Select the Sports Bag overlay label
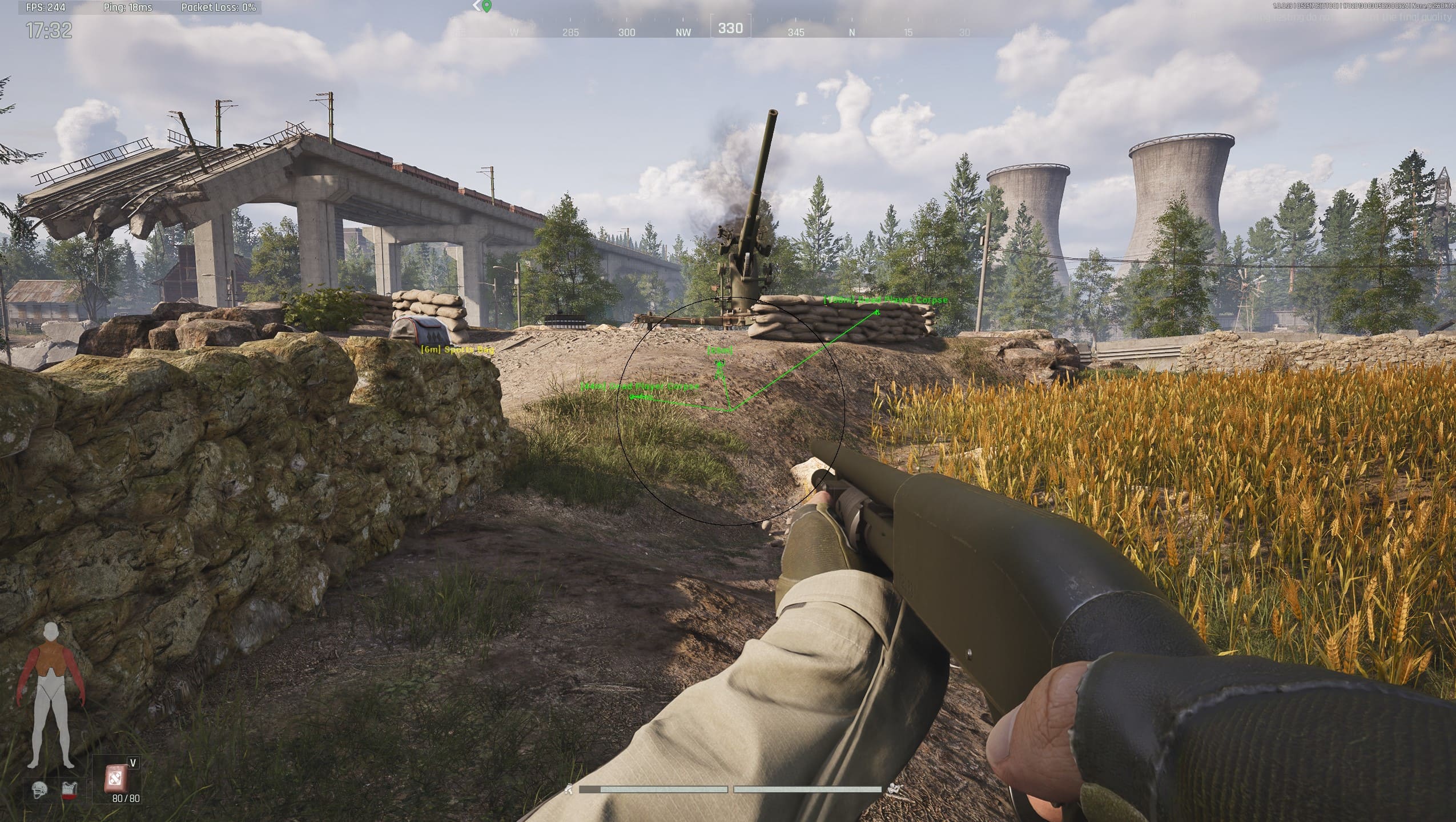Image resolution: width=1456 pixels, height=822 pixels. click(457, 350)
